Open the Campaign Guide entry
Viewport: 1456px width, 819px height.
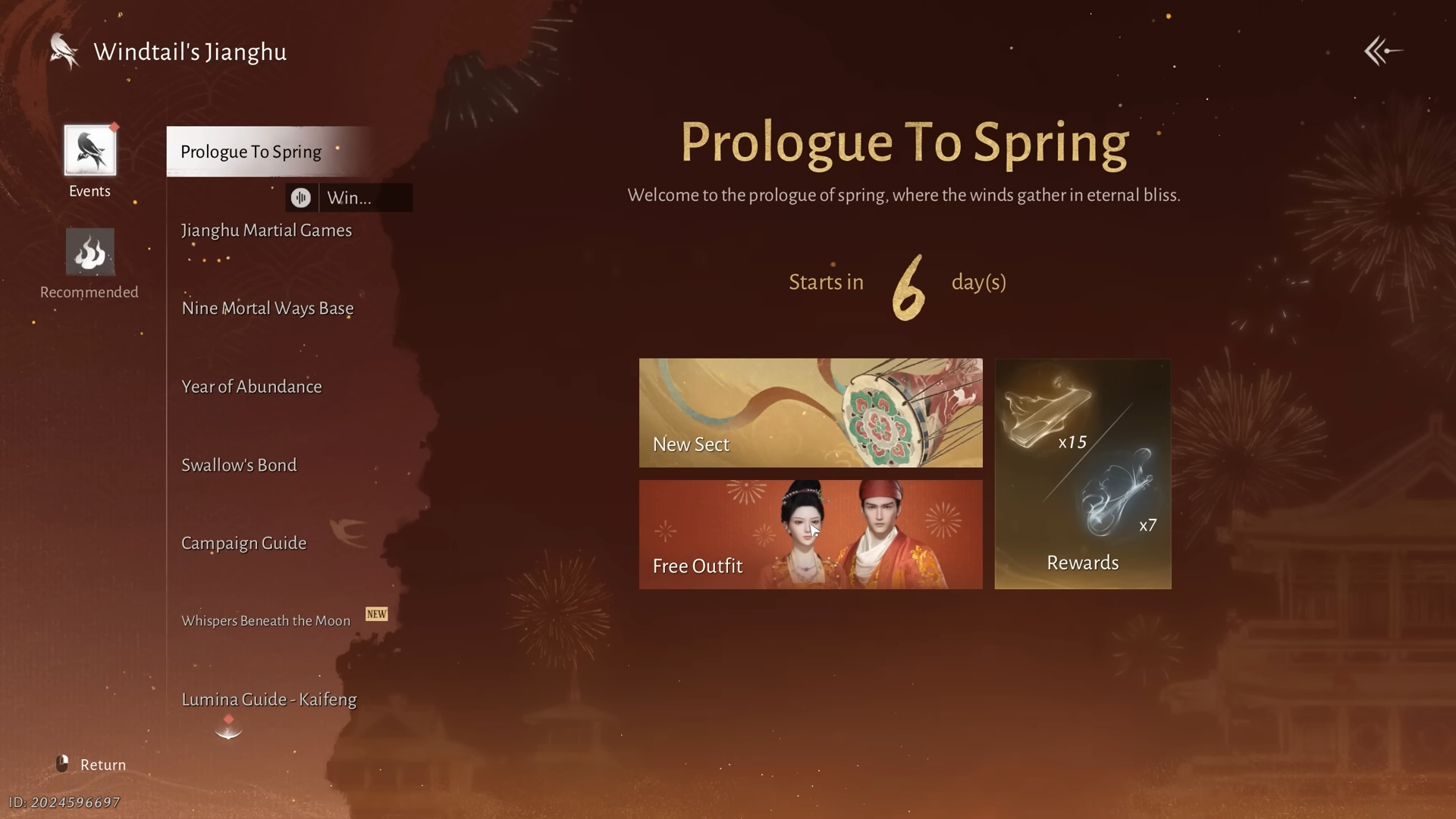pyautogui.click(x=243, y=542)
